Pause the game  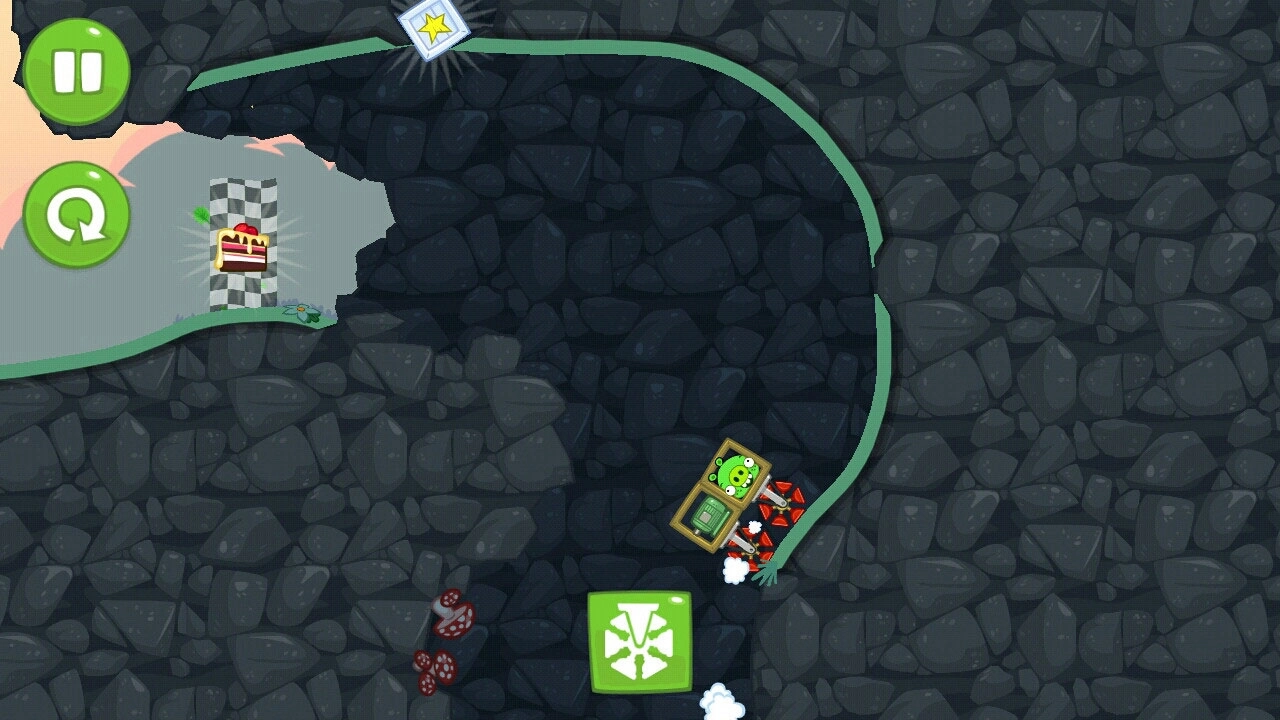point(77,71)
